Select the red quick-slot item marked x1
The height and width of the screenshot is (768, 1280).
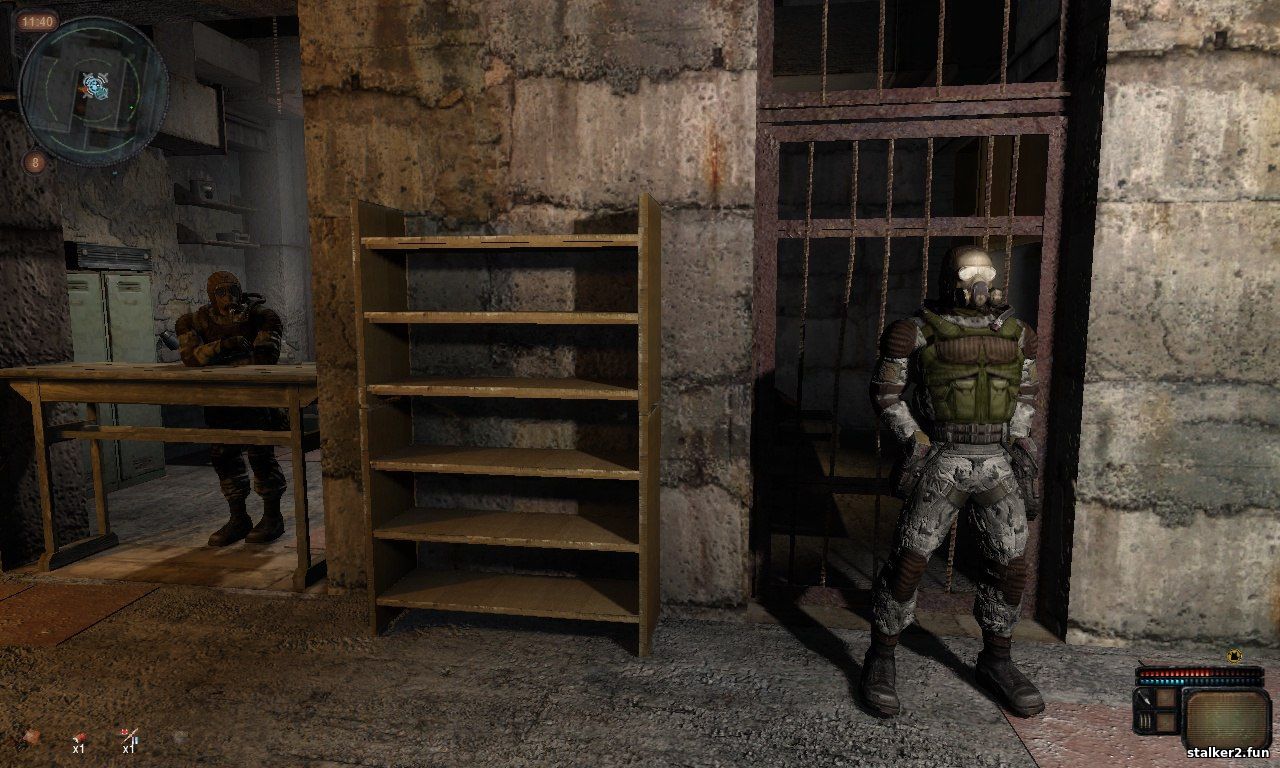point(78,737)
